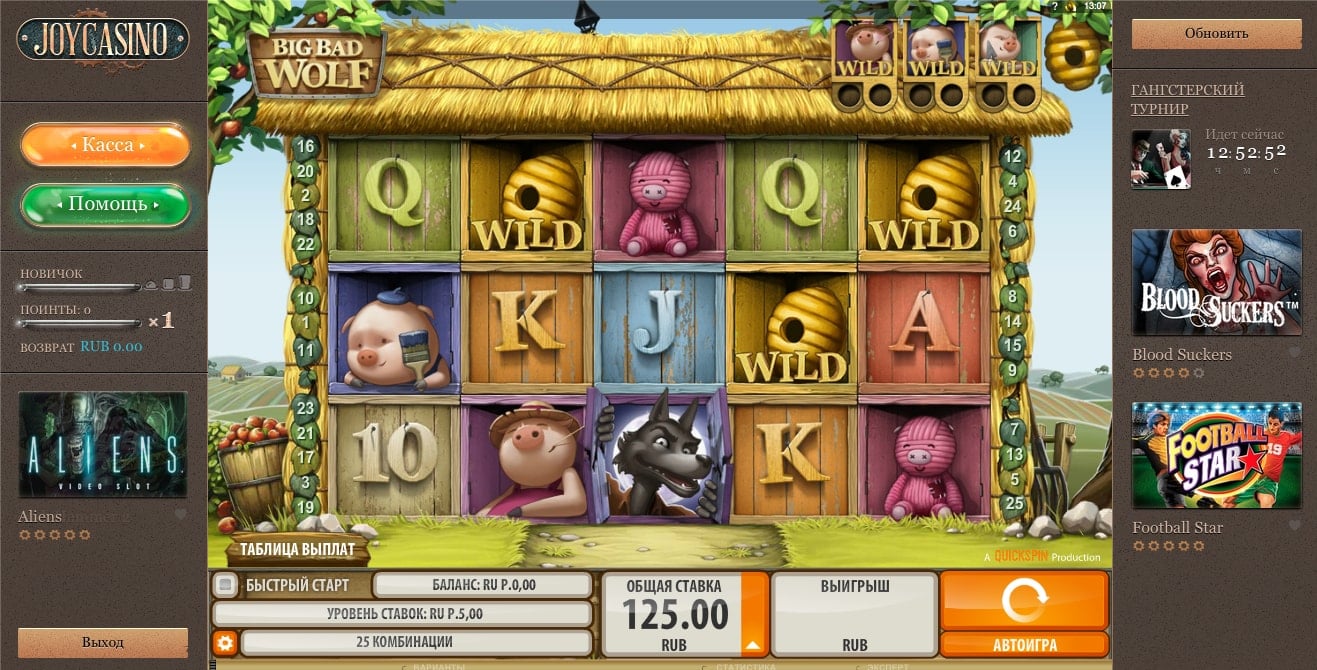The height and width of the screenshot is (670, 1317).
Task: Open the Blood Suckers game thumbnail
Action: pyautogui.click(x=1216, y=282)
